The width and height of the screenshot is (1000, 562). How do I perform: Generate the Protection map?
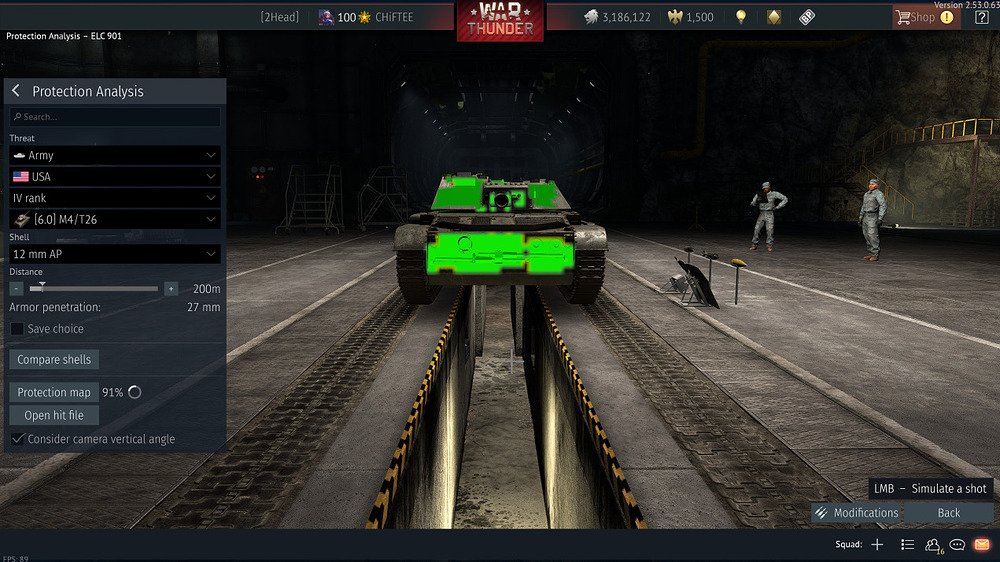54,392
